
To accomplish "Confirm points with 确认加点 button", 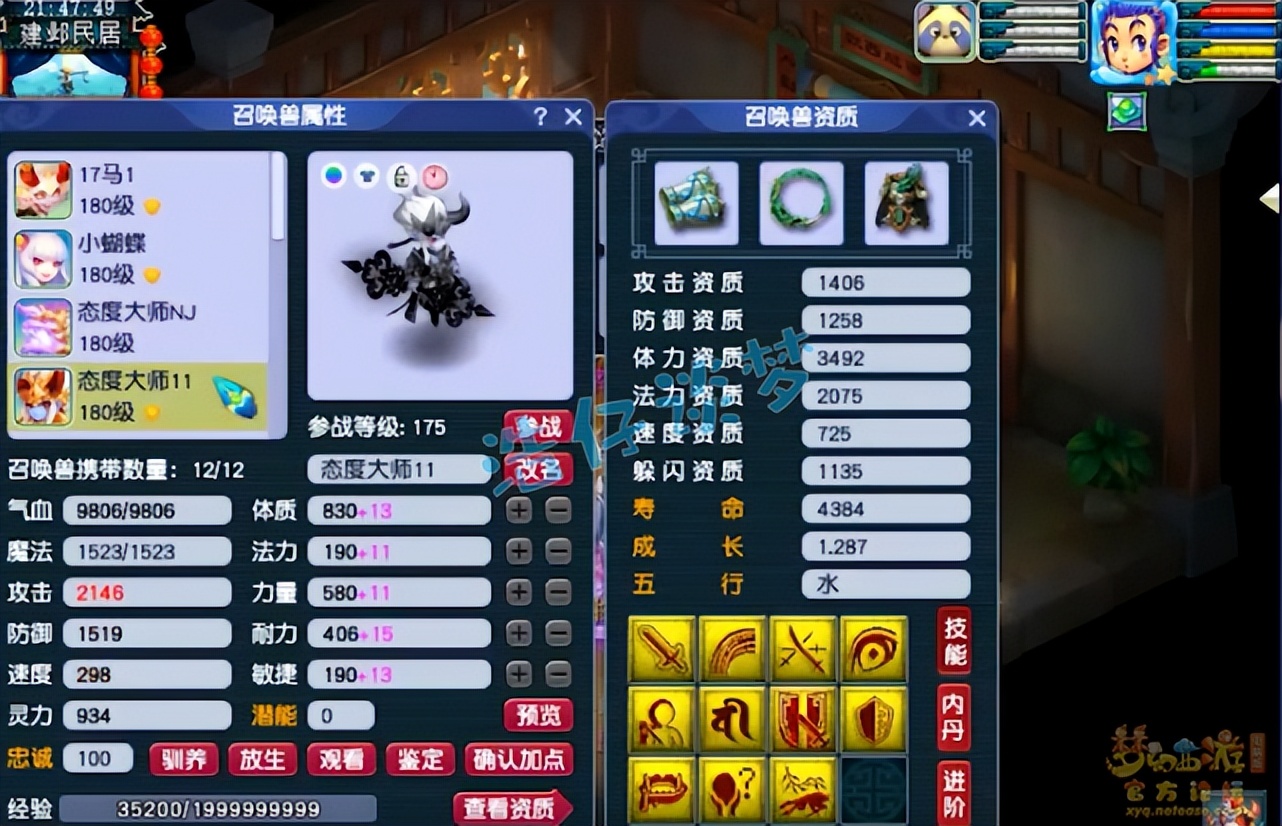I will (x=519, y=759).
